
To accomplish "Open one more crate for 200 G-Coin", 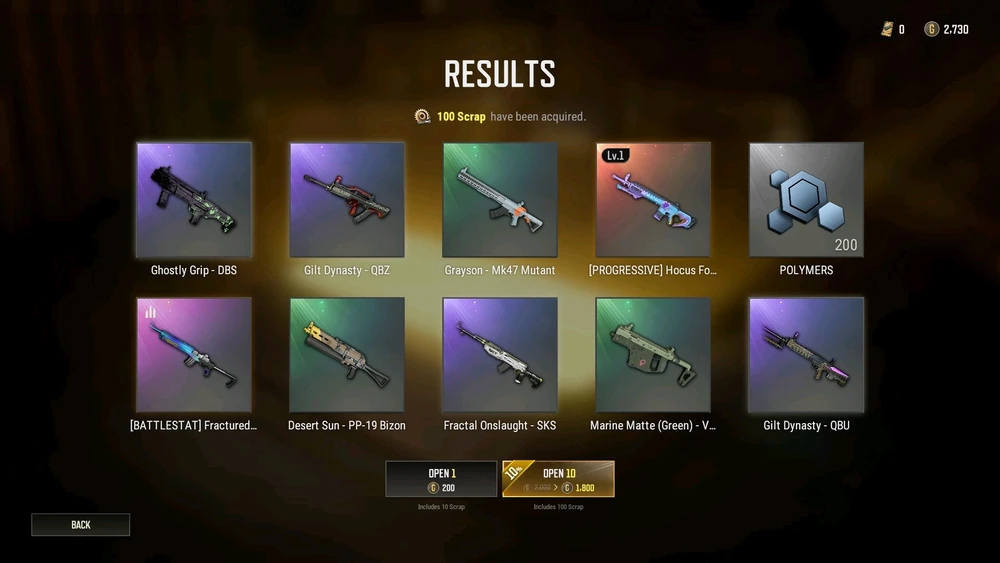I will 441,479.
